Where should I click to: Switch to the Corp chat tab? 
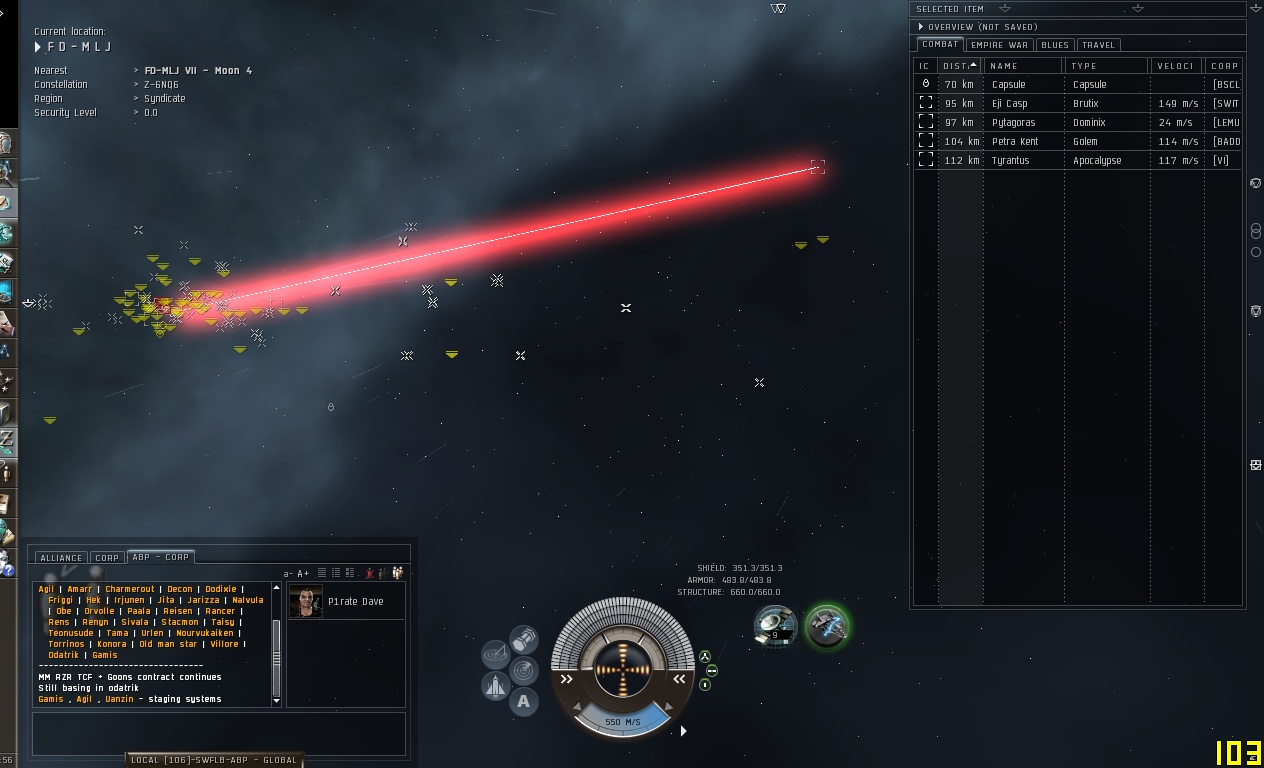(x=107, y=558)
